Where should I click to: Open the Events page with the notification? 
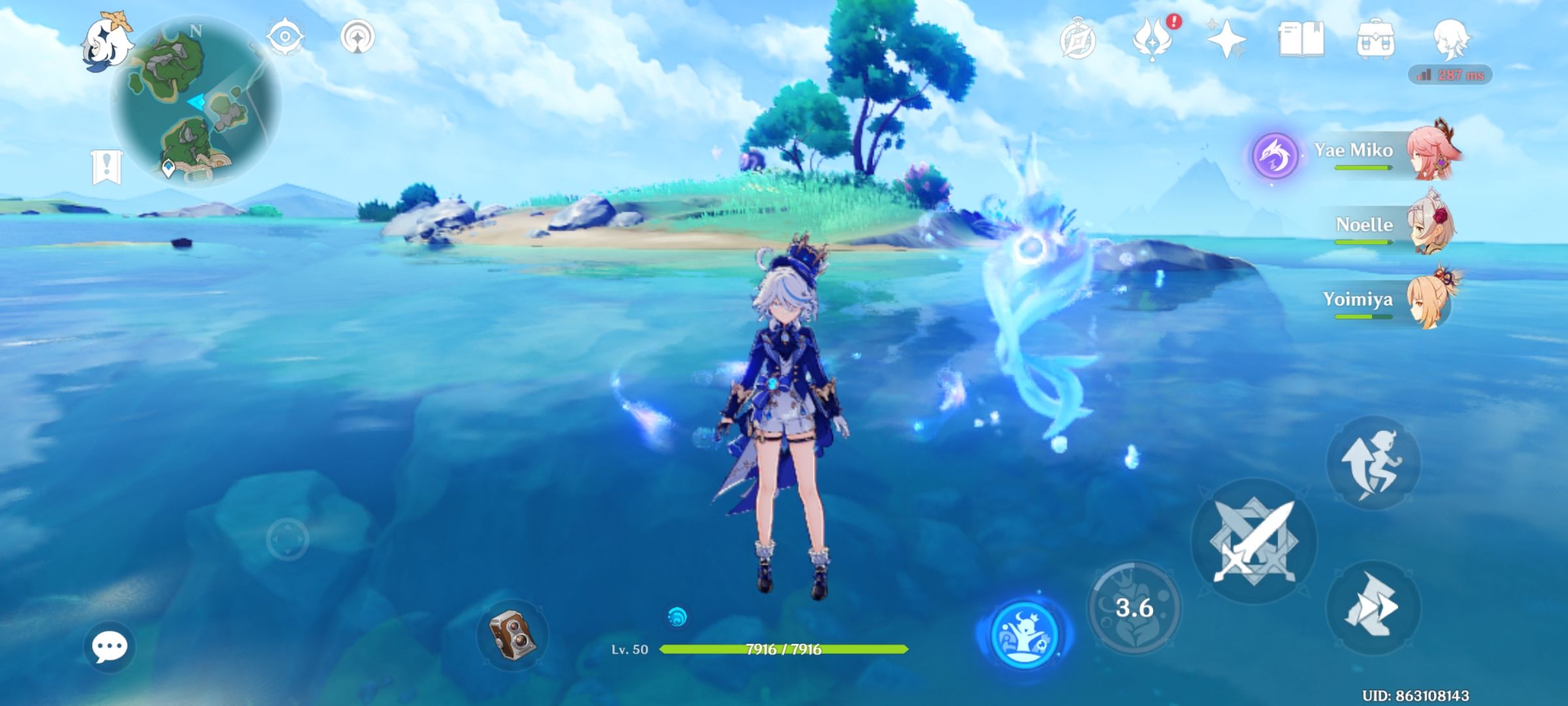click(x=1154, y=41)
